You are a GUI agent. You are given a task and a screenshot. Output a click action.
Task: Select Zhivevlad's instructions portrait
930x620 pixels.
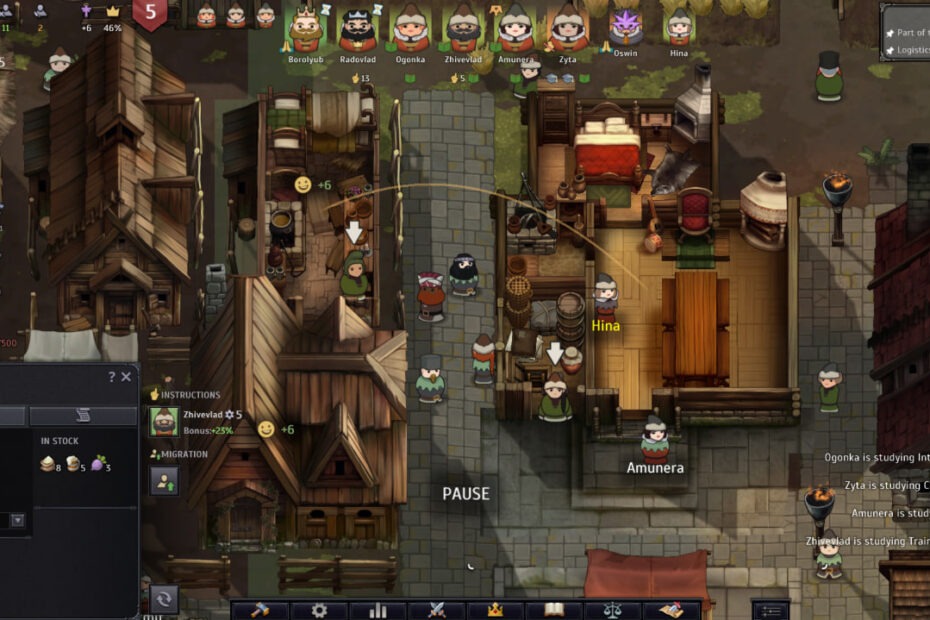164,422
